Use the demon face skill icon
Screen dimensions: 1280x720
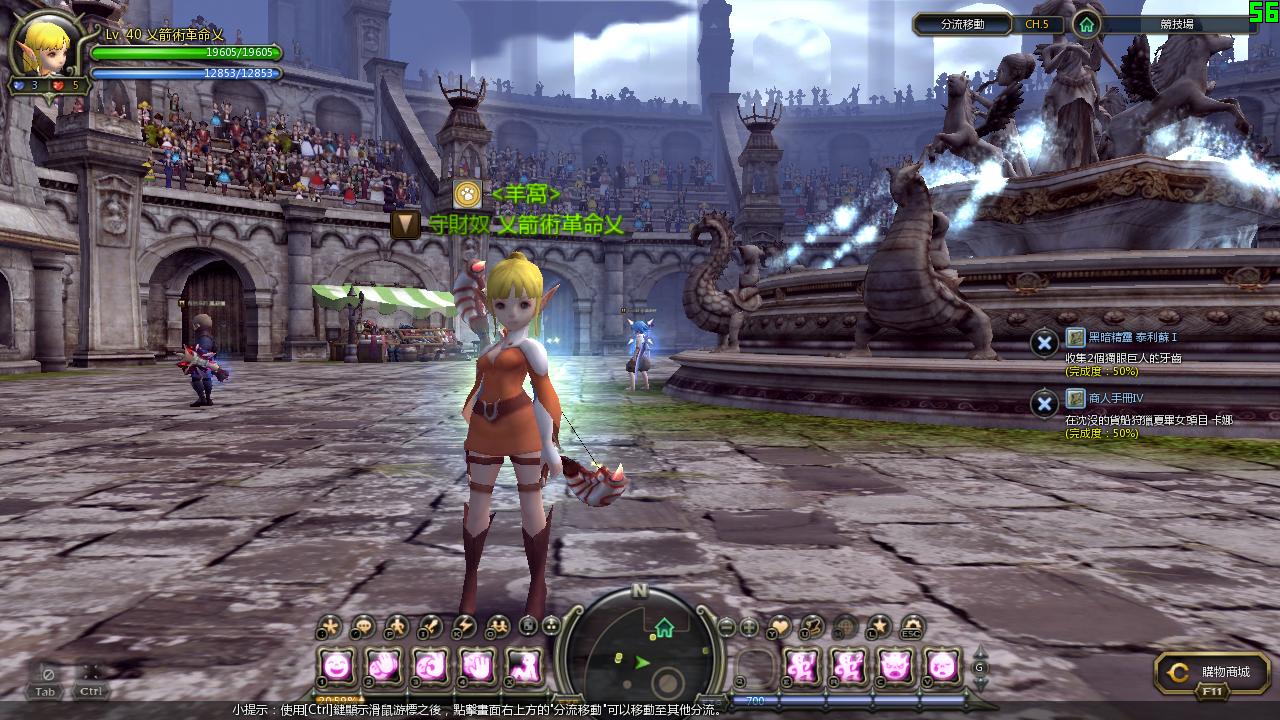(894, 665)
